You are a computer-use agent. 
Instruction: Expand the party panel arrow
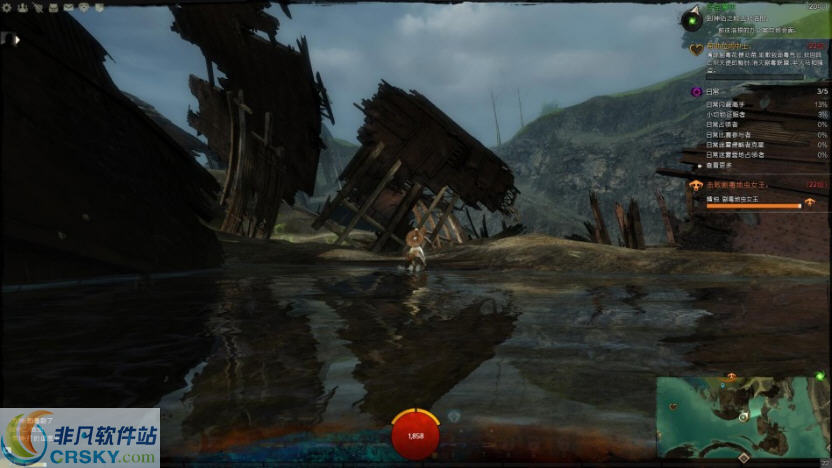click(16, 40)
